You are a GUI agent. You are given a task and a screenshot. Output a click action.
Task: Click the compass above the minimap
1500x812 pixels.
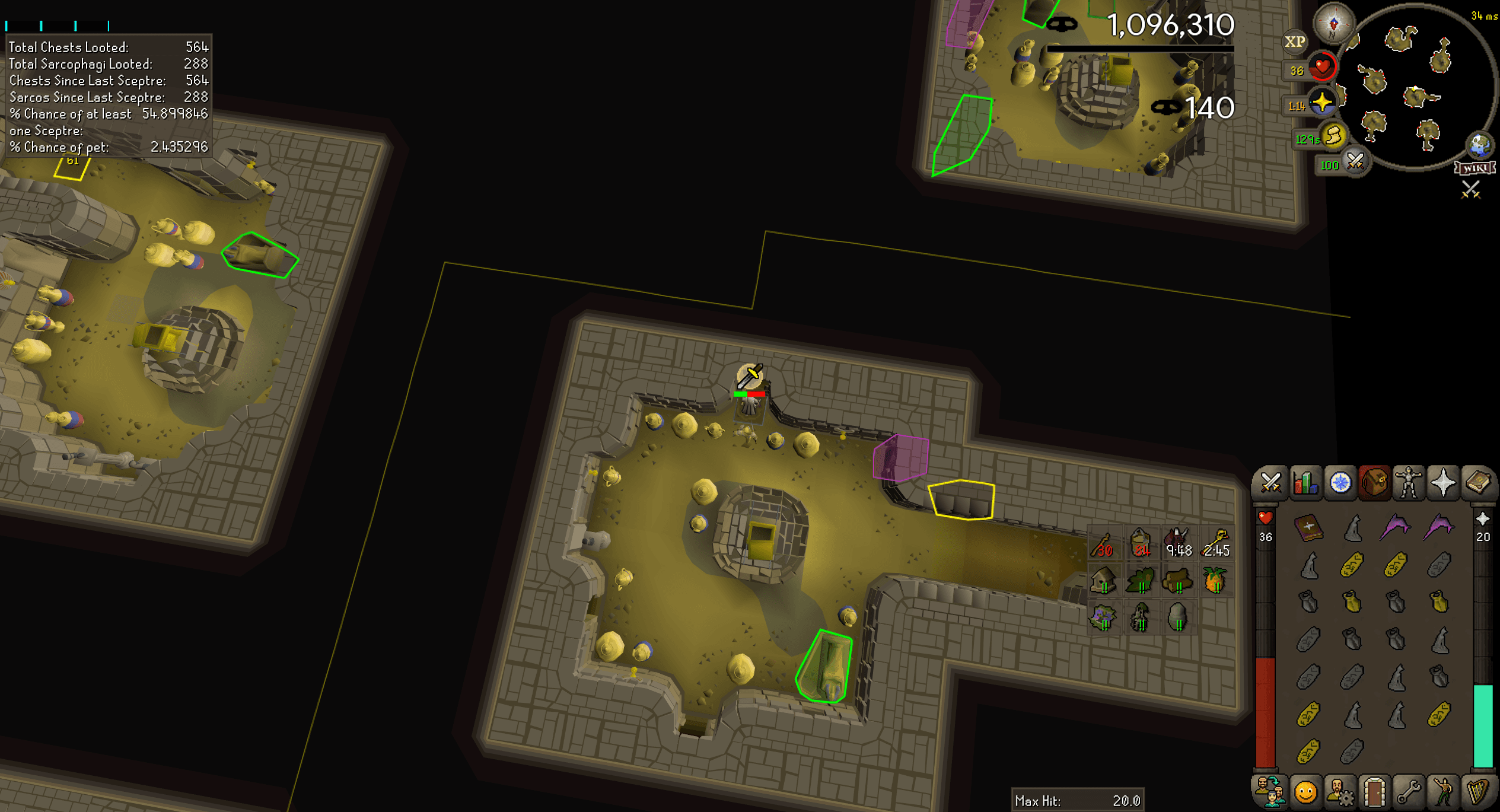pos(1333,24)
